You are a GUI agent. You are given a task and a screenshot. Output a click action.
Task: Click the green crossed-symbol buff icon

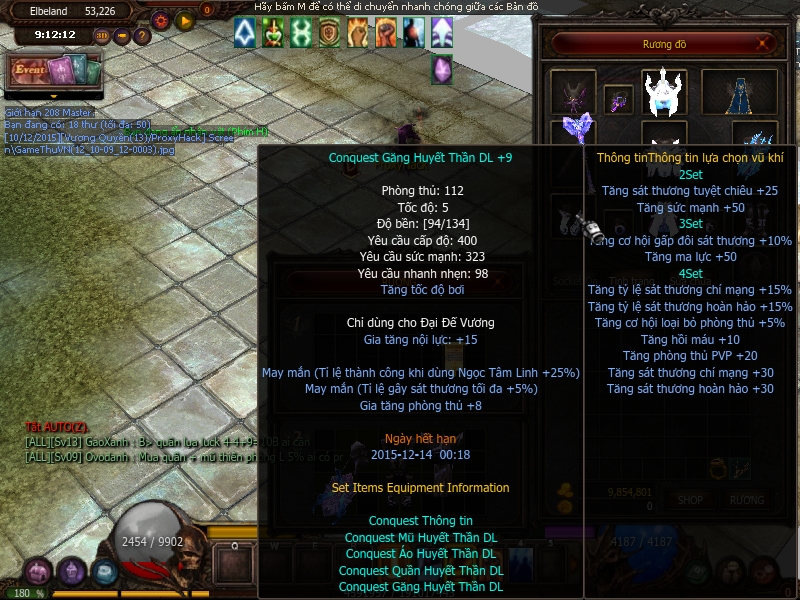point(301,33)
